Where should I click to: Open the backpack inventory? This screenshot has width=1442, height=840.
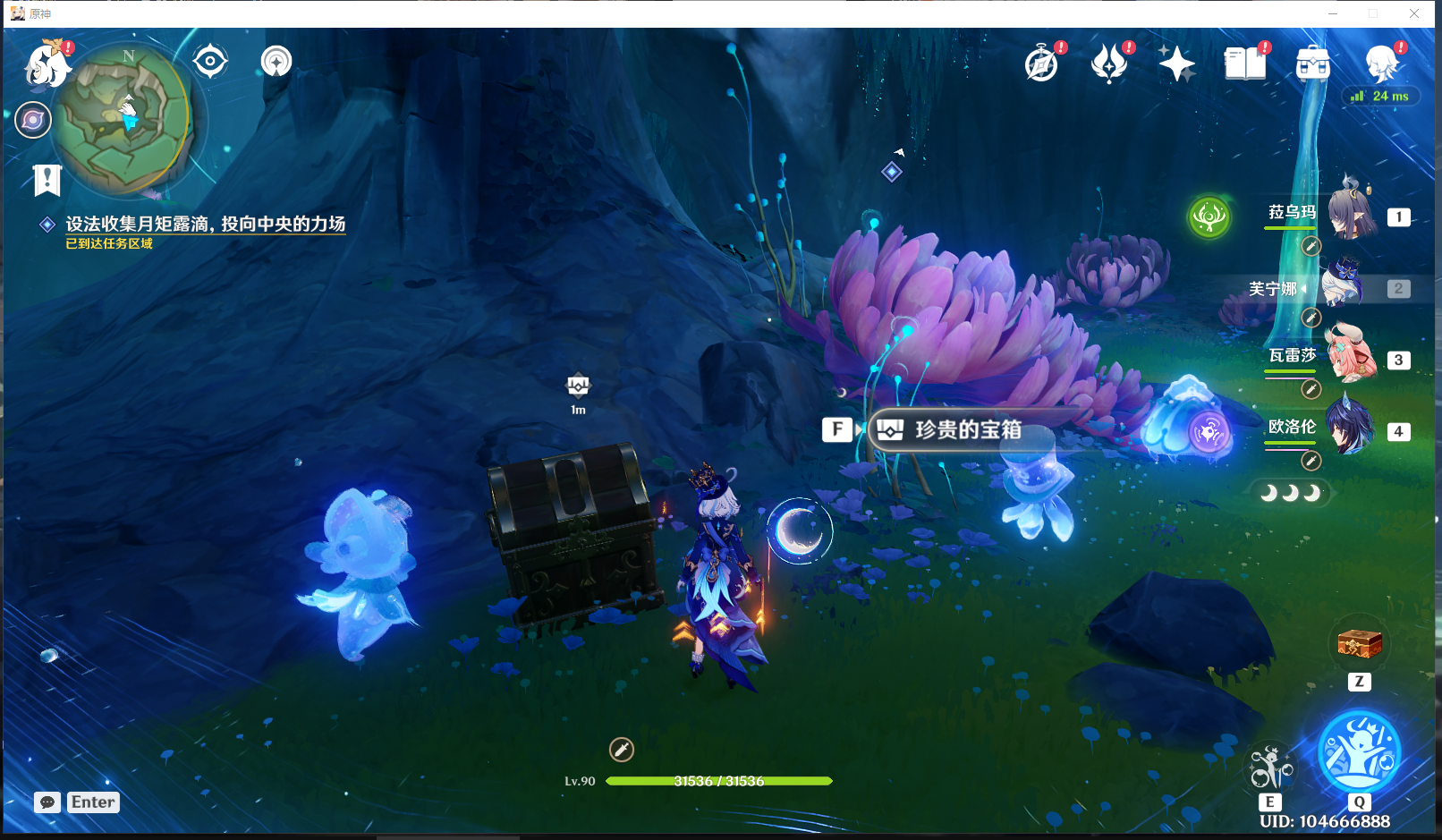1312,64
